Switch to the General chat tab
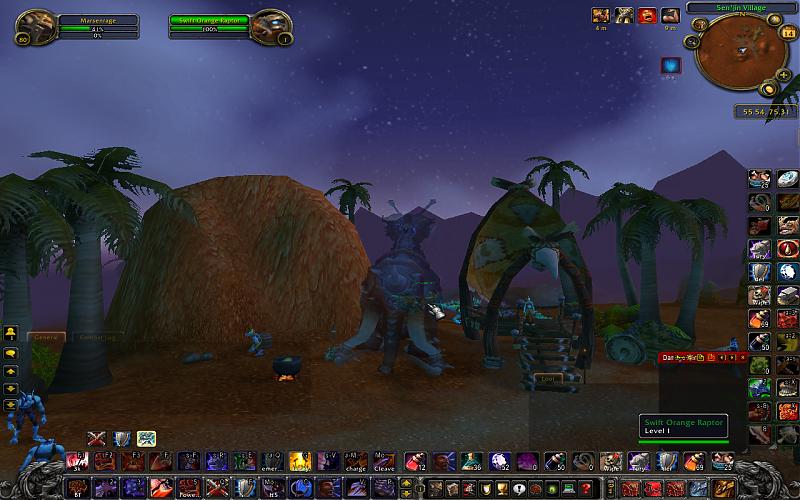 click(x=46, y=337)
